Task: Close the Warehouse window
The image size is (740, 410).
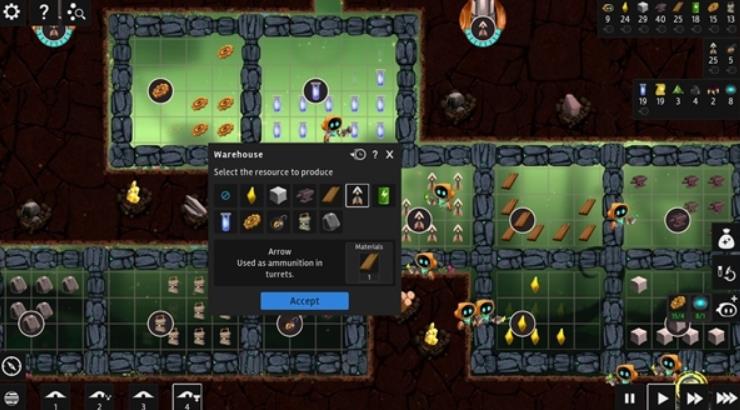Action: click(x=389, y=155)
